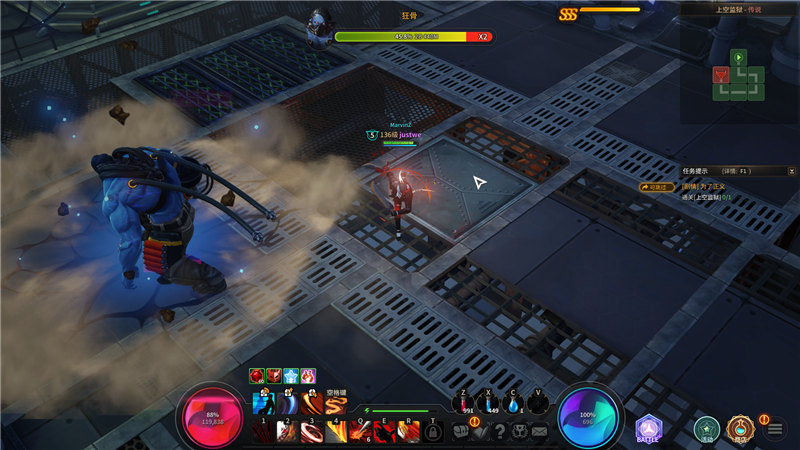Open the three-line main menu

[774, 430]
